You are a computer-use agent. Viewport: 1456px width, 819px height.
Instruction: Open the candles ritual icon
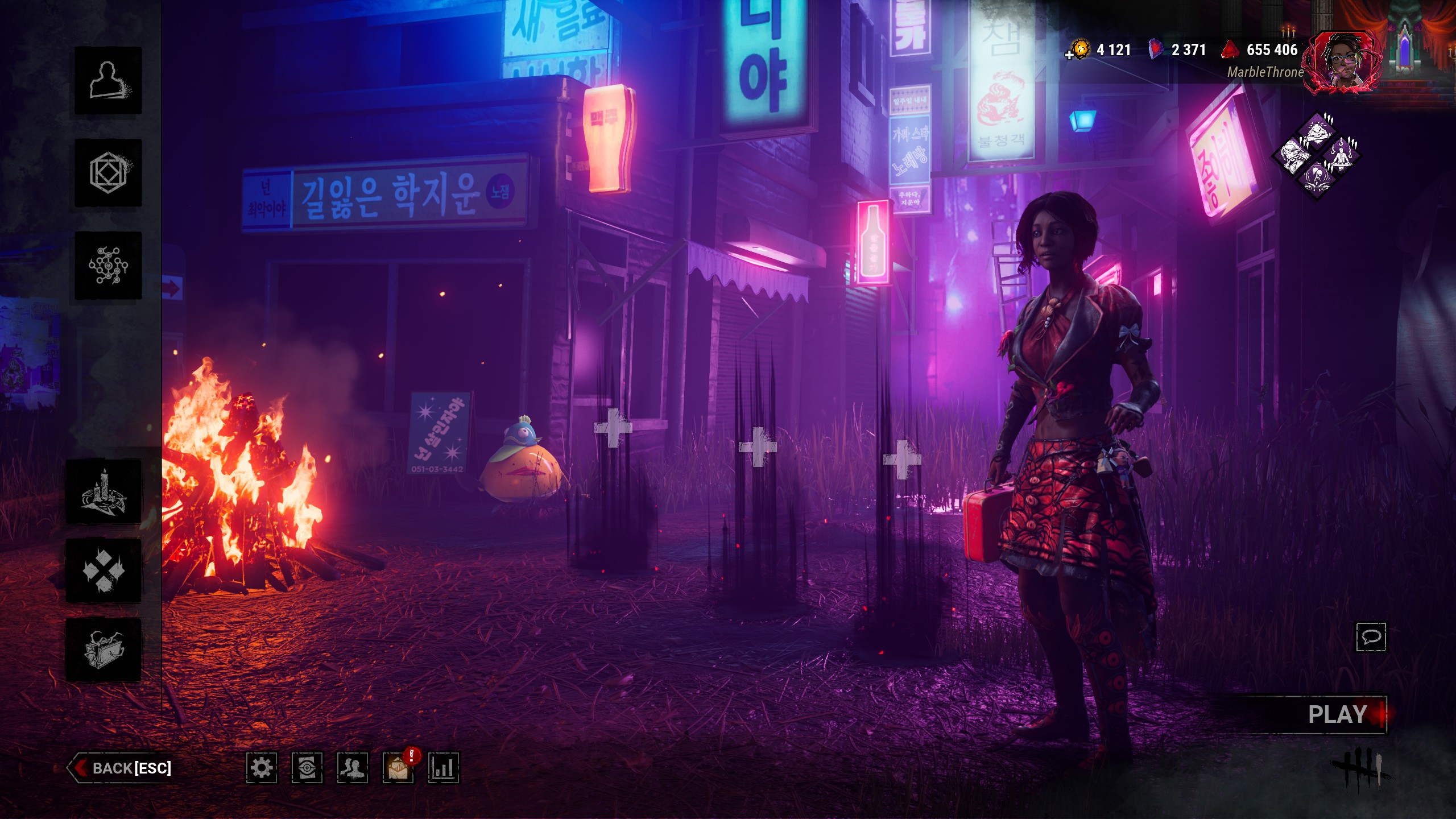click(104, 491)
